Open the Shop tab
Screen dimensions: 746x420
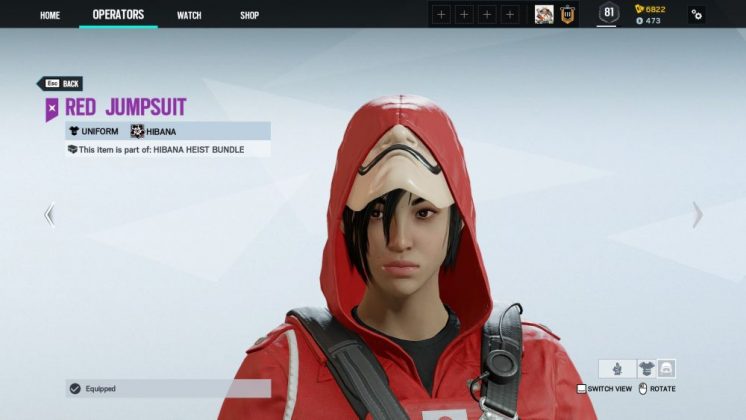pos(250,15)
